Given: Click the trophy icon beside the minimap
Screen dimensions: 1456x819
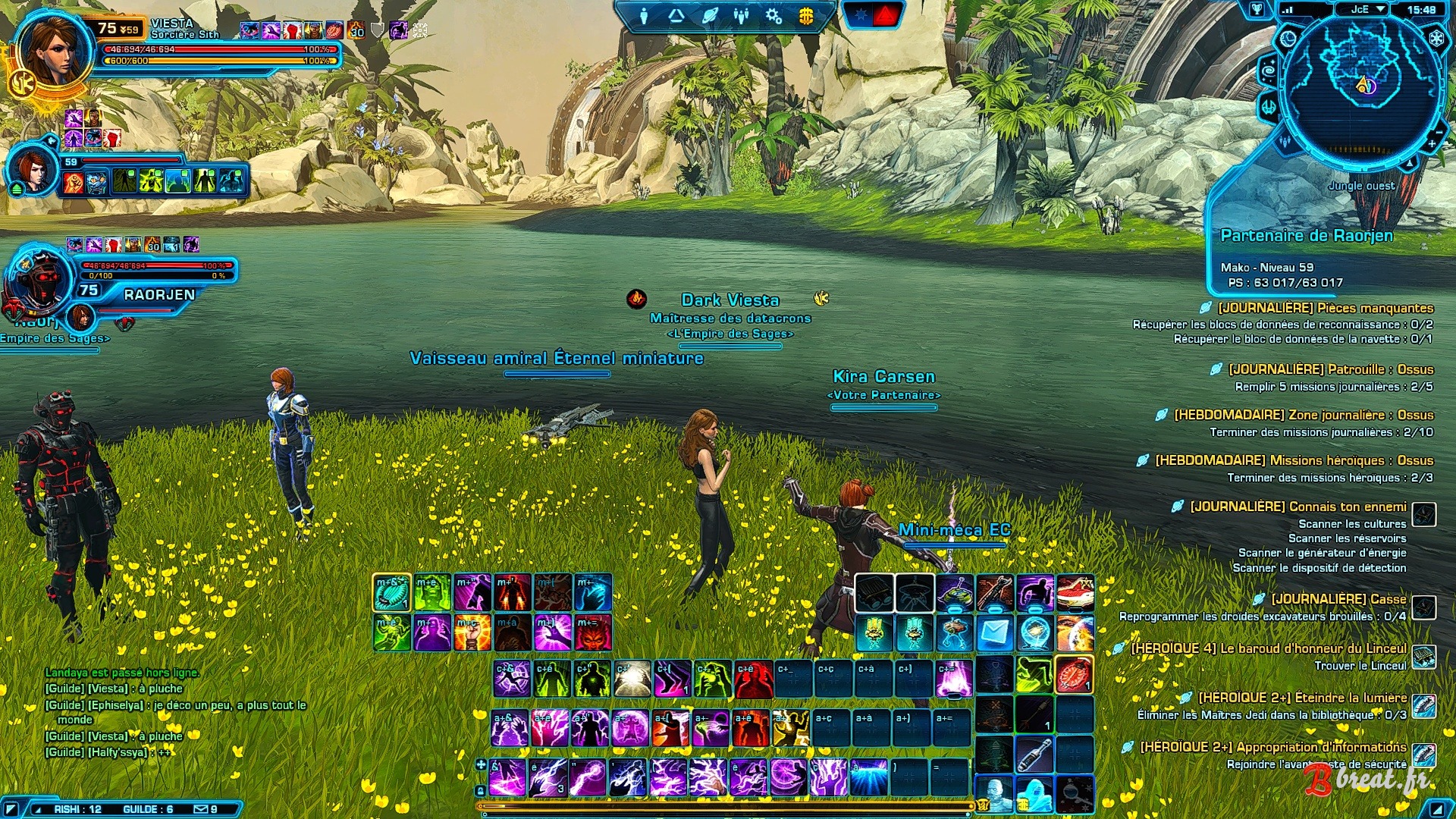Looking at the screenshot, I should [x=1257, y=10].
